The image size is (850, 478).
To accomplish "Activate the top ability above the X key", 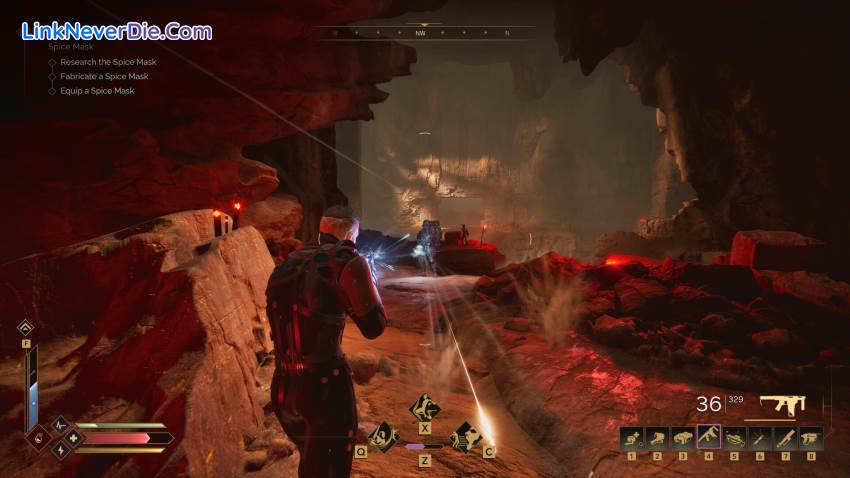I will [x=425, y=408].
